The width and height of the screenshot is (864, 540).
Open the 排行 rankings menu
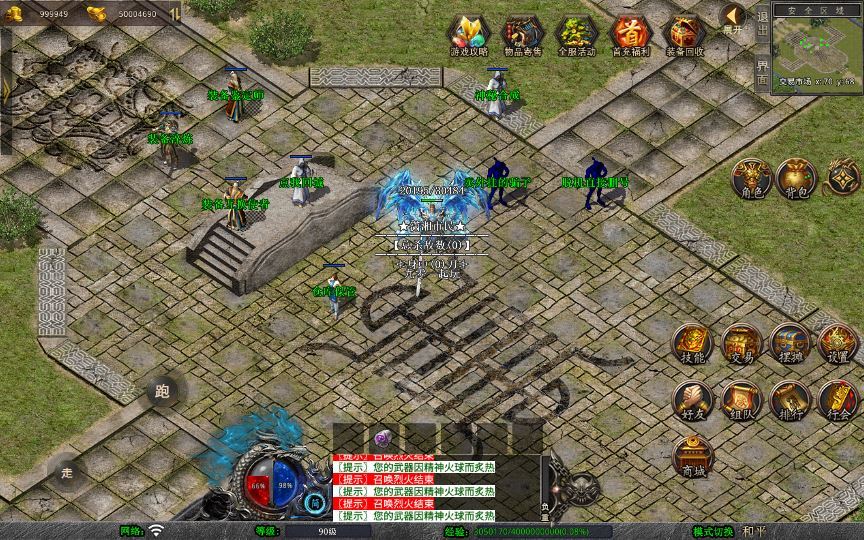[x=790, y=399]
